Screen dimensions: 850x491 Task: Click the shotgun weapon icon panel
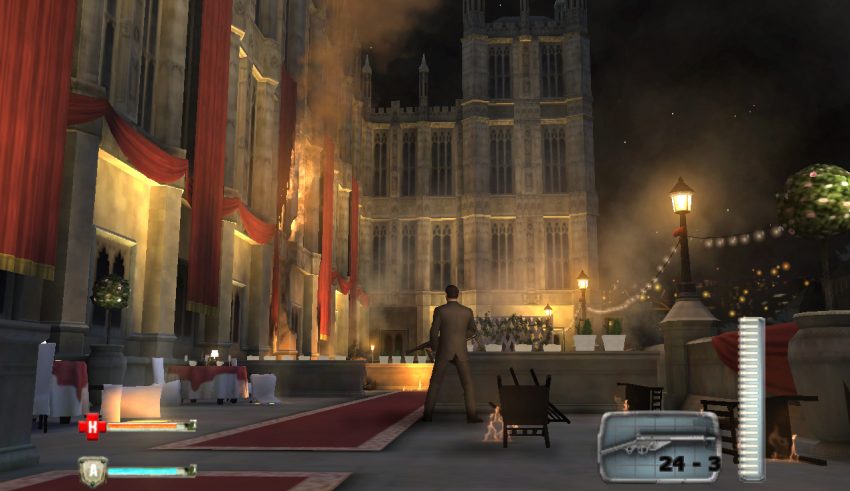click(658, 445)
